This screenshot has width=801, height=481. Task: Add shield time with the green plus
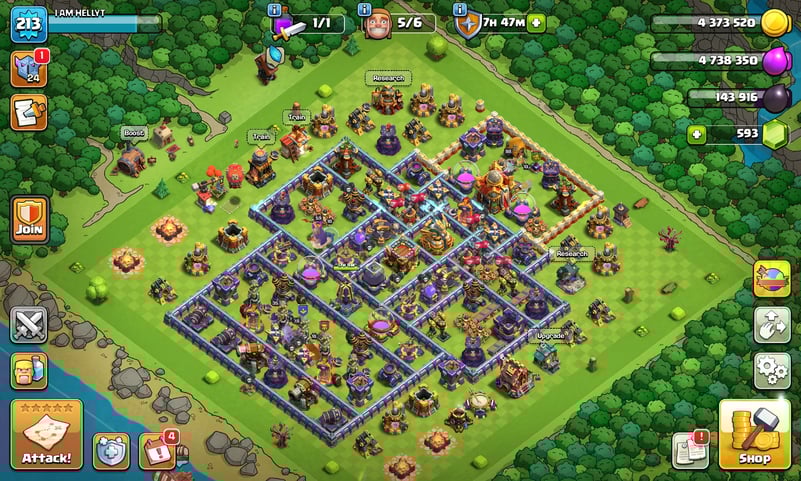coord(536,23)
